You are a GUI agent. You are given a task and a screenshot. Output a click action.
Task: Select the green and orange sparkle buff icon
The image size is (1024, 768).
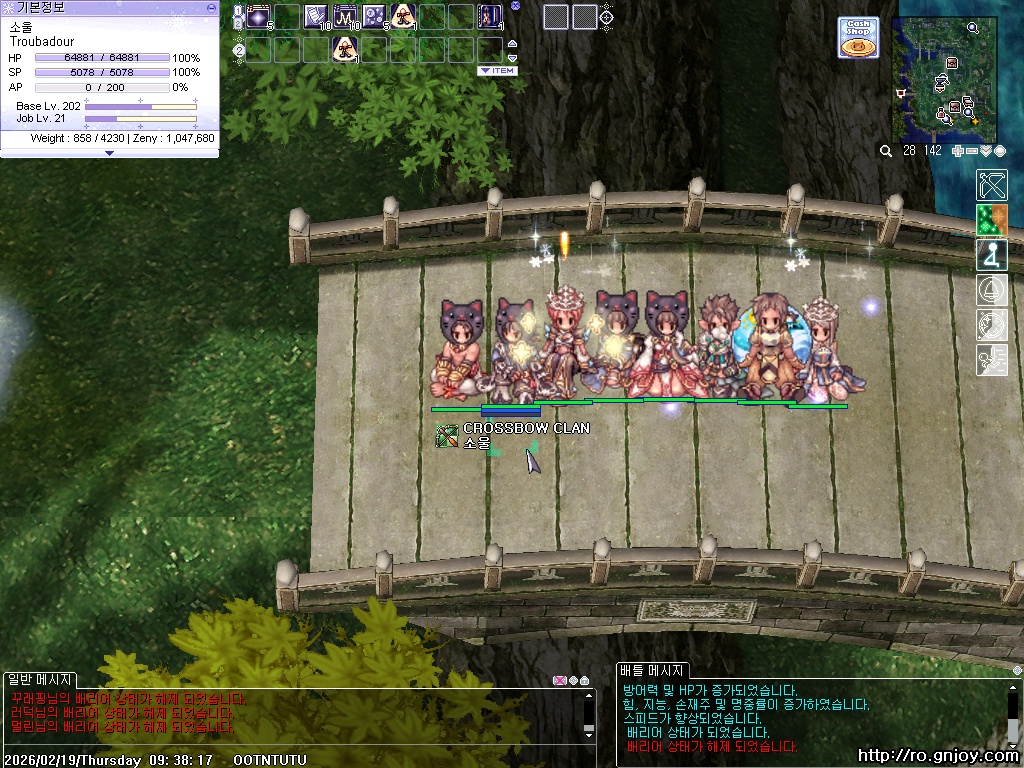(991, 220)
